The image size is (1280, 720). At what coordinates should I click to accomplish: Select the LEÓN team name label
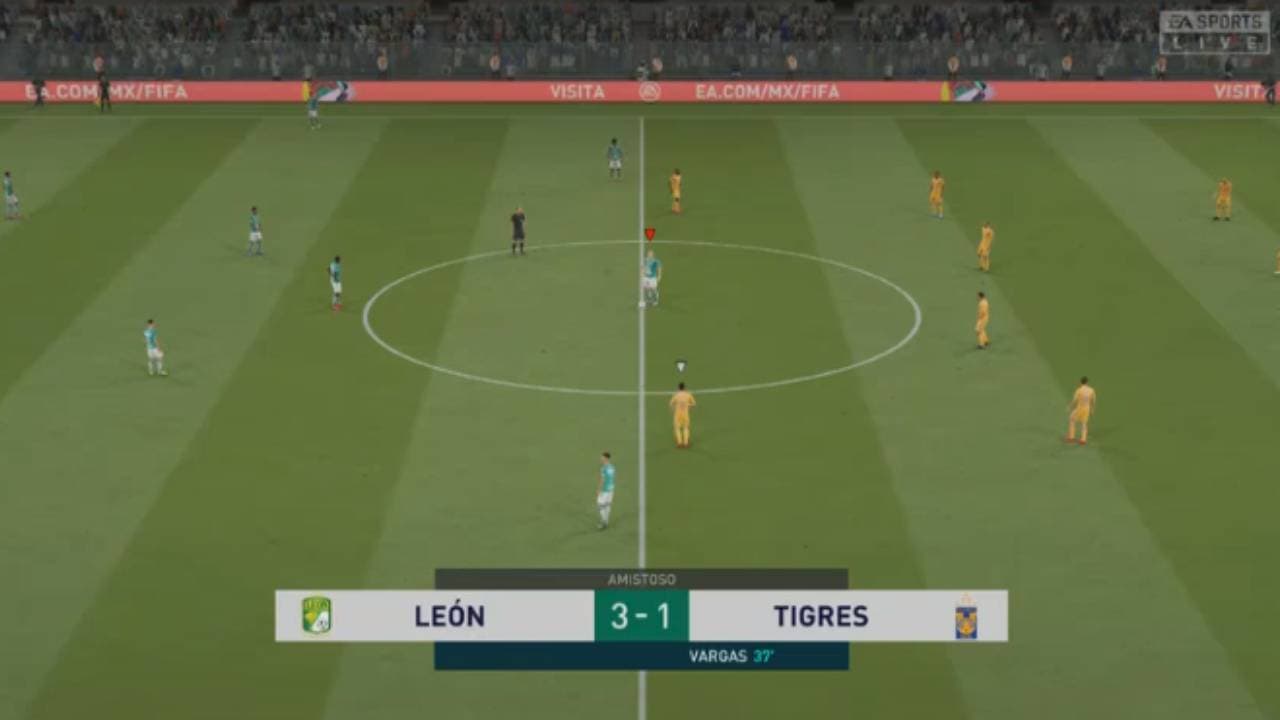(451, 617)
